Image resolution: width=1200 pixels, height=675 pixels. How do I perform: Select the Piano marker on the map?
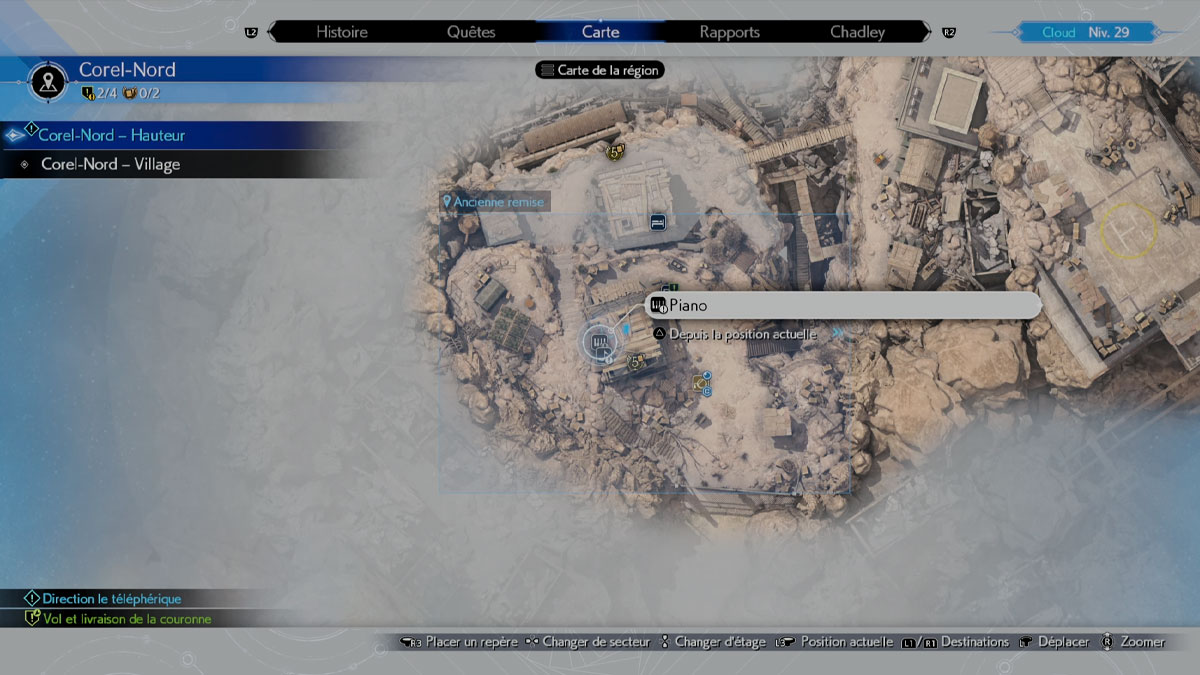pyautogui.click(x=600, y=344)
